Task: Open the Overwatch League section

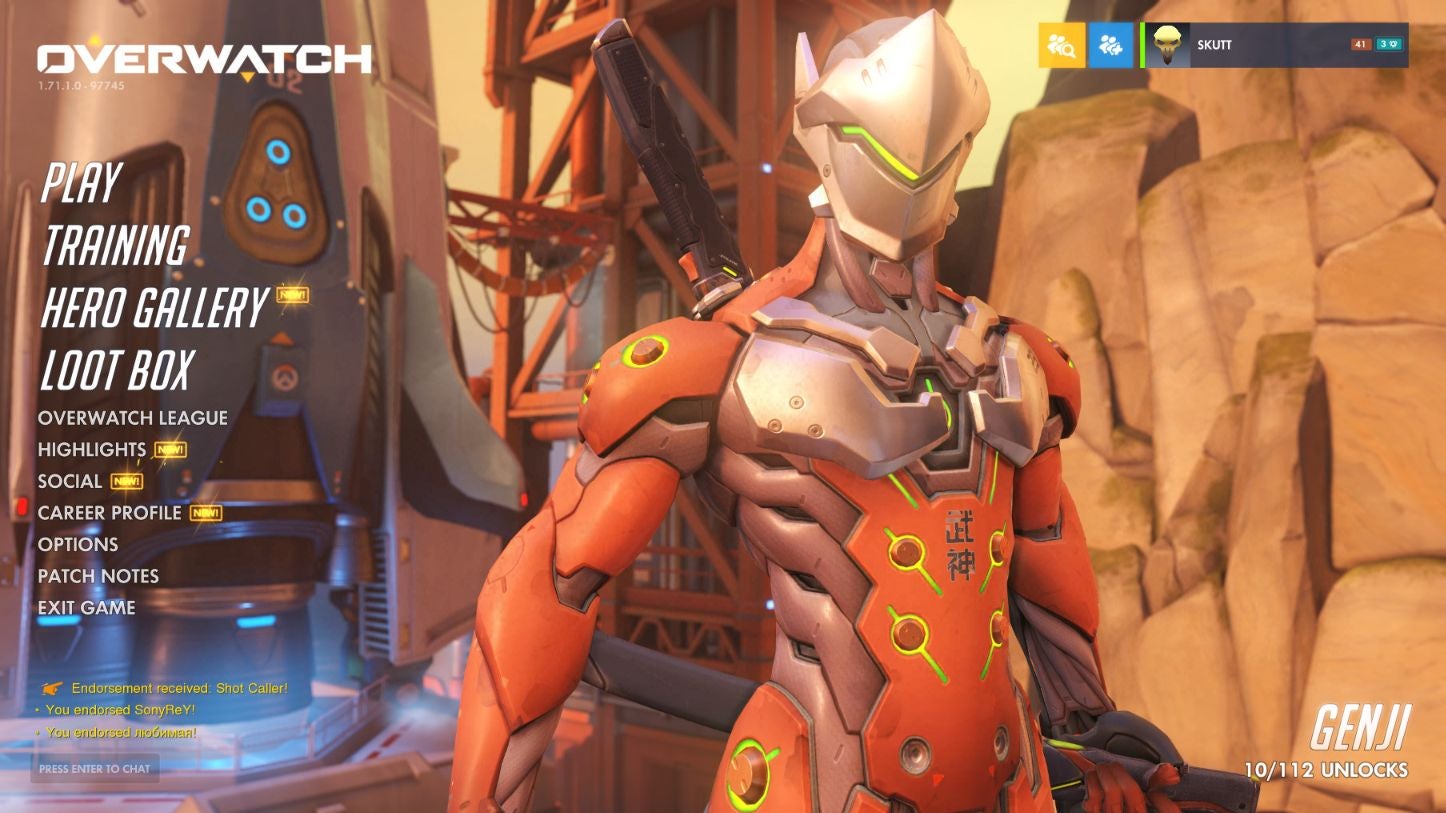Action: [x=133, y=418]
